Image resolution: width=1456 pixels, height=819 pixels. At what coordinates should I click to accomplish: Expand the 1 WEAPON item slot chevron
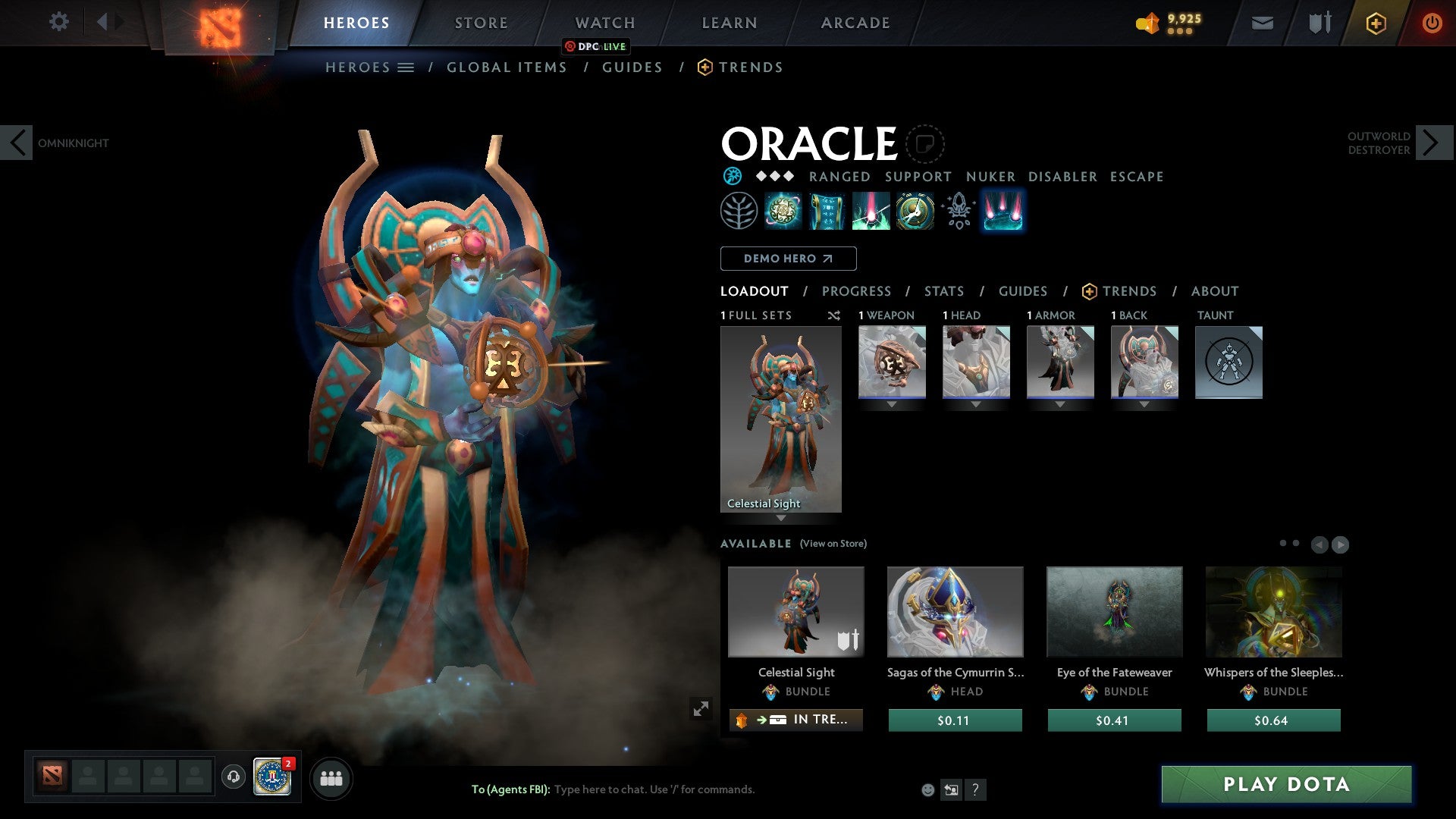click(x=891, y=404)
